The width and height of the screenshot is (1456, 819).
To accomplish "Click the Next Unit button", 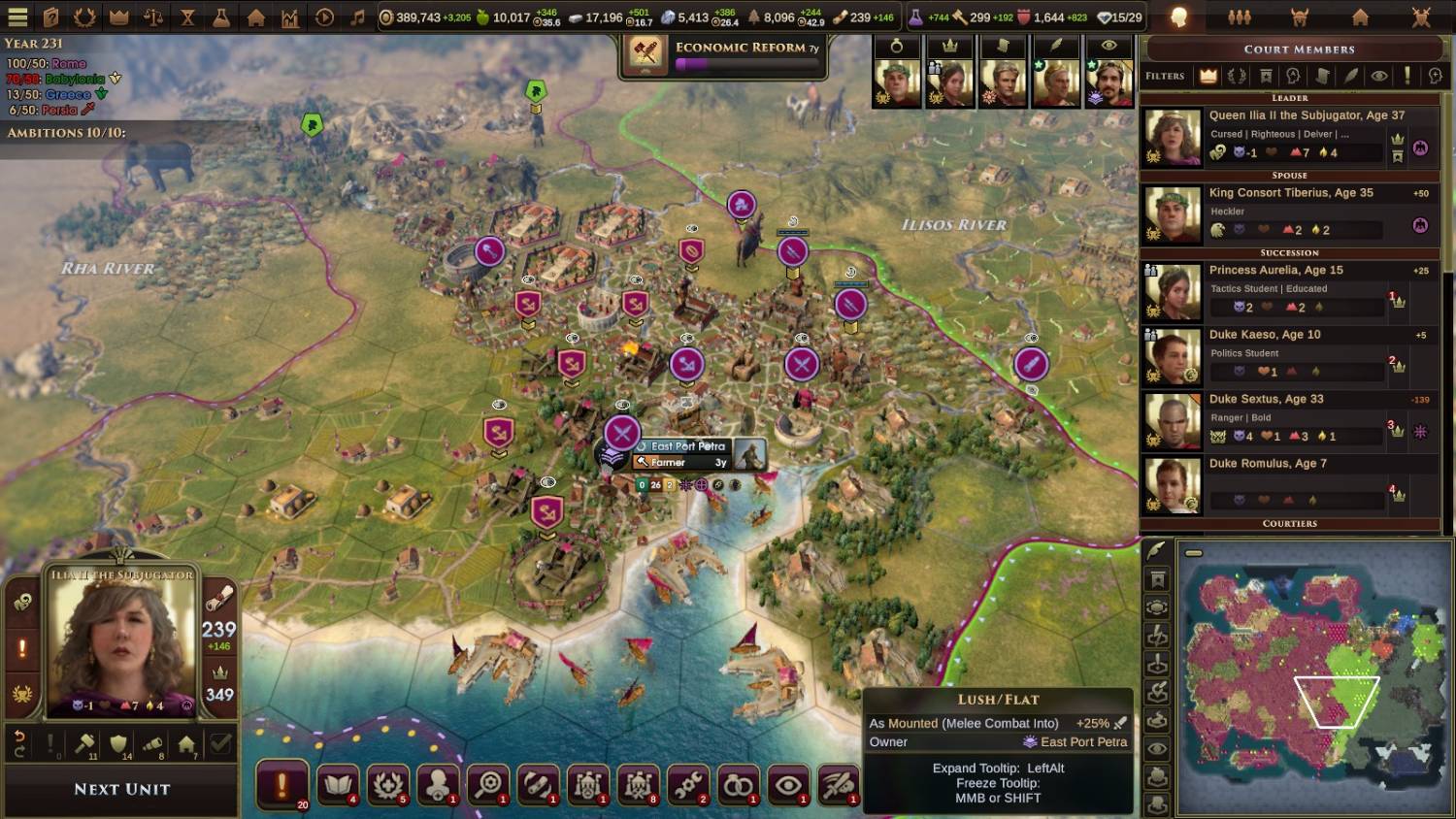I will point(121,789).
